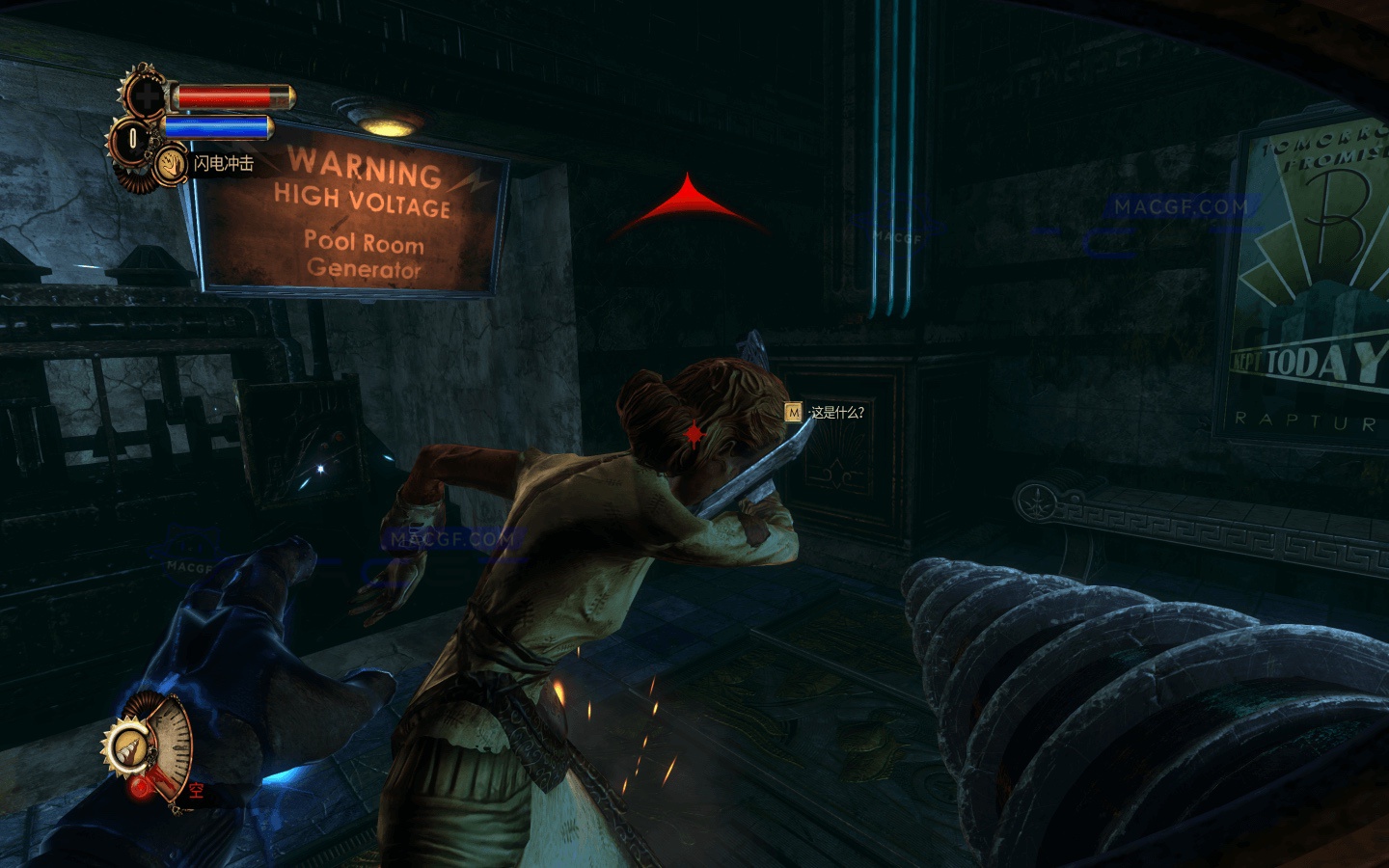Select the drill icon in the ammo gauge
This screenshot has height=868, width=1389.
(130, 748)
